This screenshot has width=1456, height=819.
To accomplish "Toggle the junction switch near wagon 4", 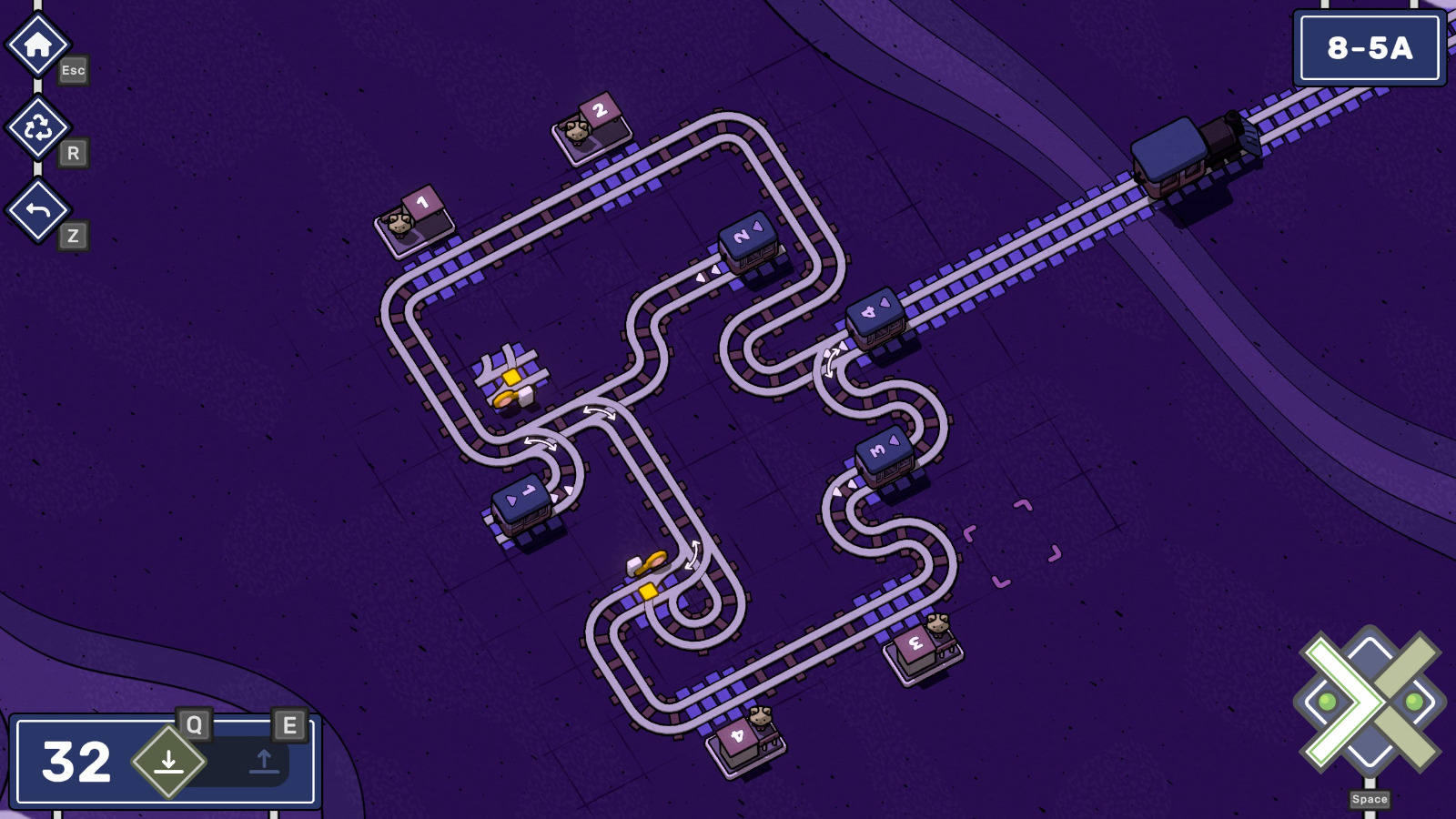I will 830,362.
